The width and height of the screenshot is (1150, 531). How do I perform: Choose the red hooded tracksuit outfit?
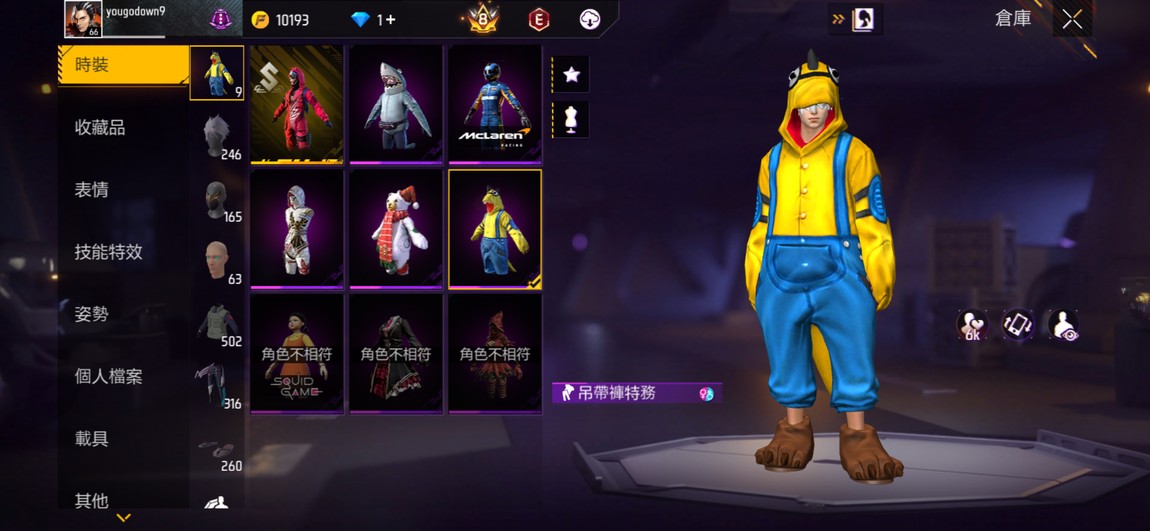pyautogui.click(x=297, y=104)
